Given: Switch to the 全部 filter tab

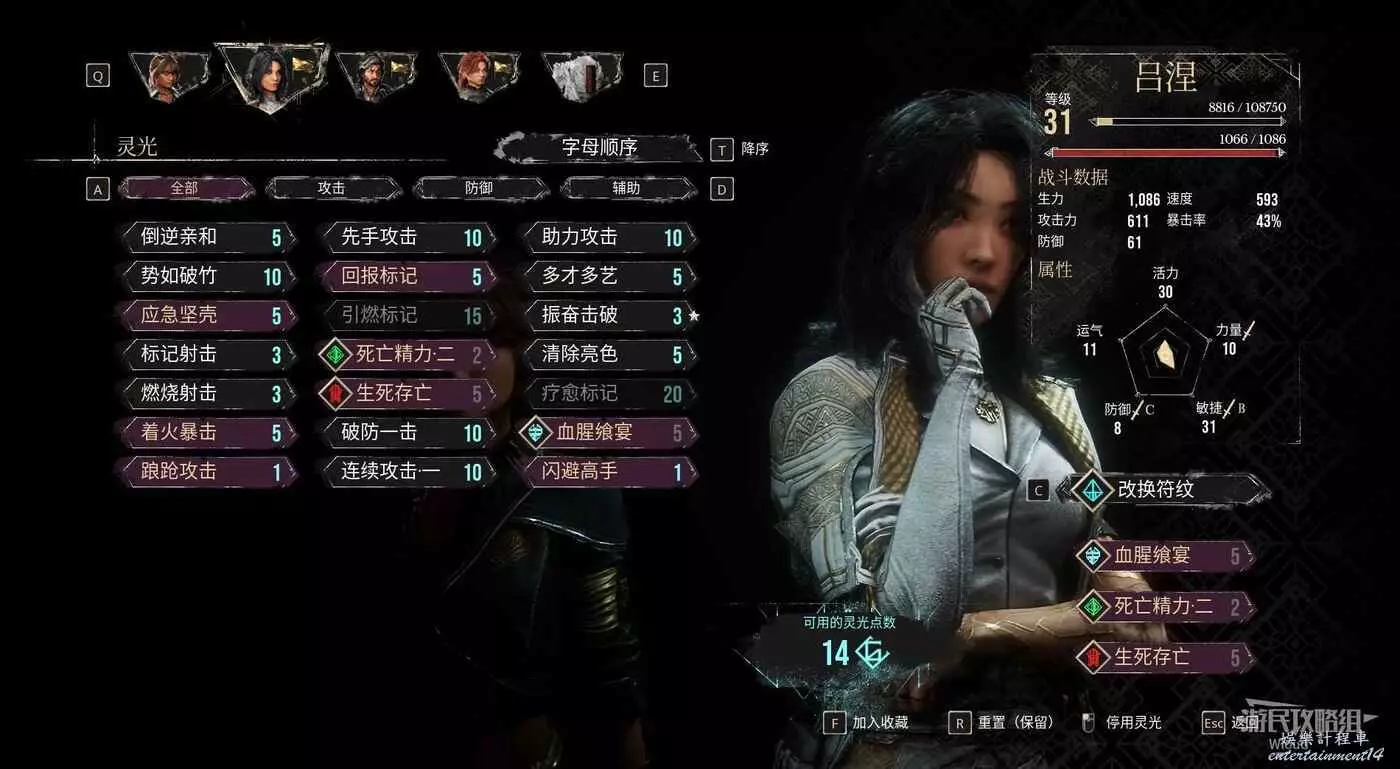Looking at the screenshot, I should pyautogui.click(x=184, y=188).
